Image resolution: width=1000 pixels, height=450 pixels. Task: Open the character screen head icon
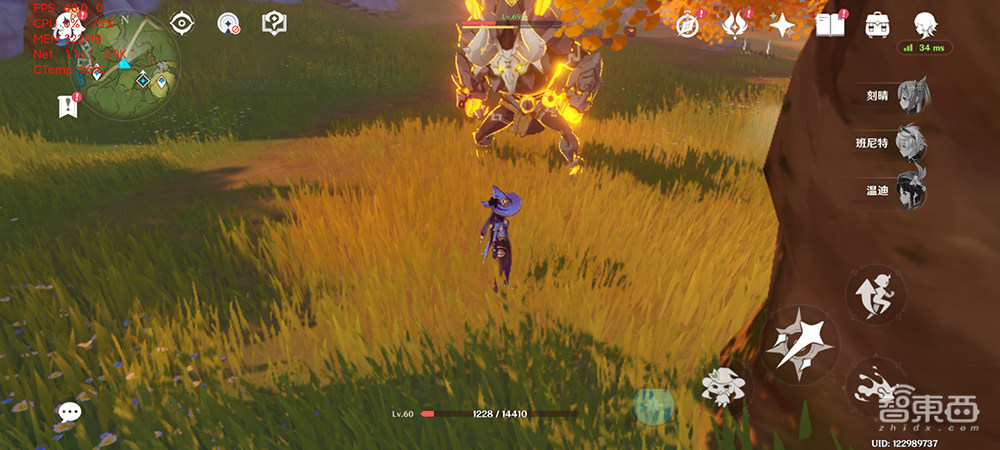[925, 24]
